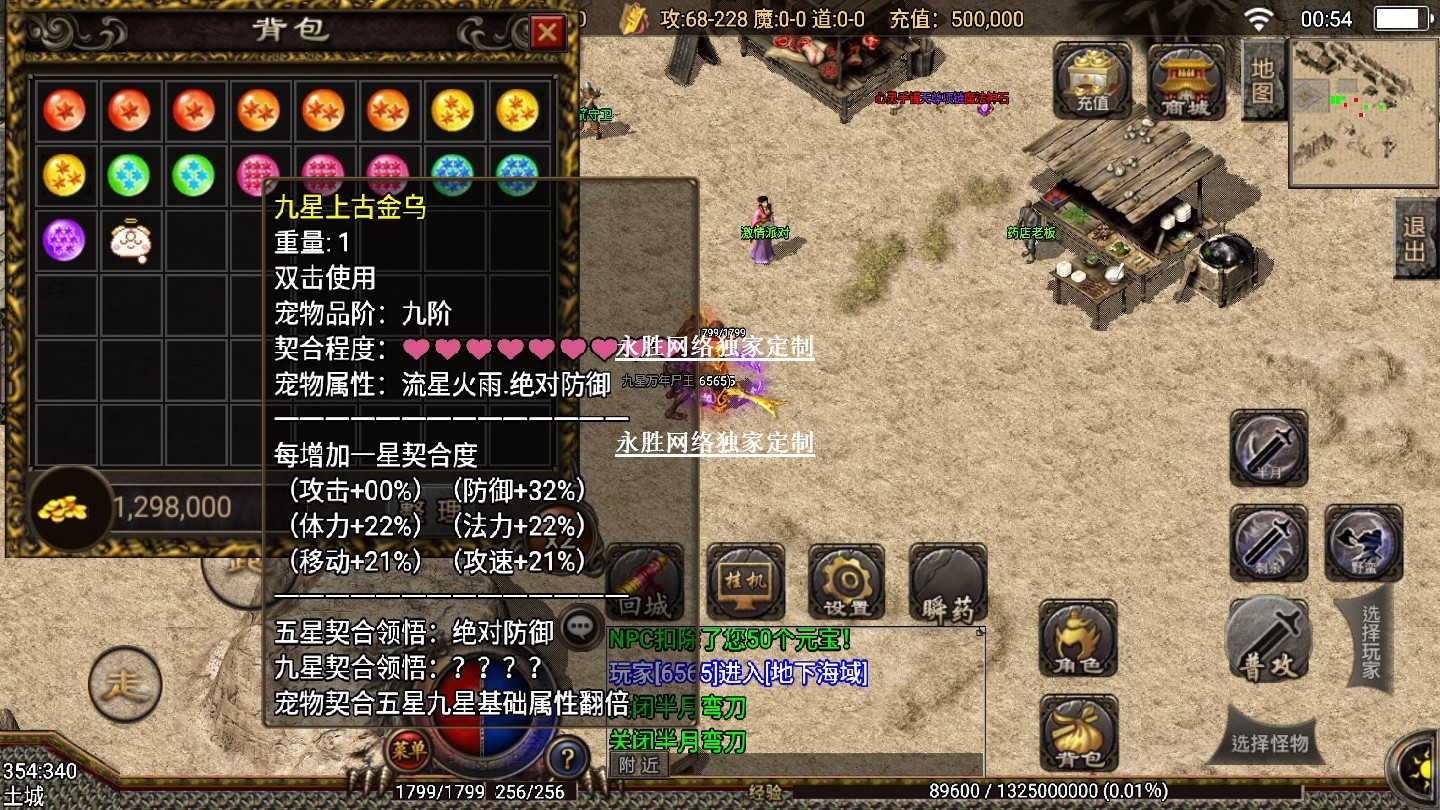
Task: Activate the 刺杀 assassinate skill
Action: pos(1268,543)
